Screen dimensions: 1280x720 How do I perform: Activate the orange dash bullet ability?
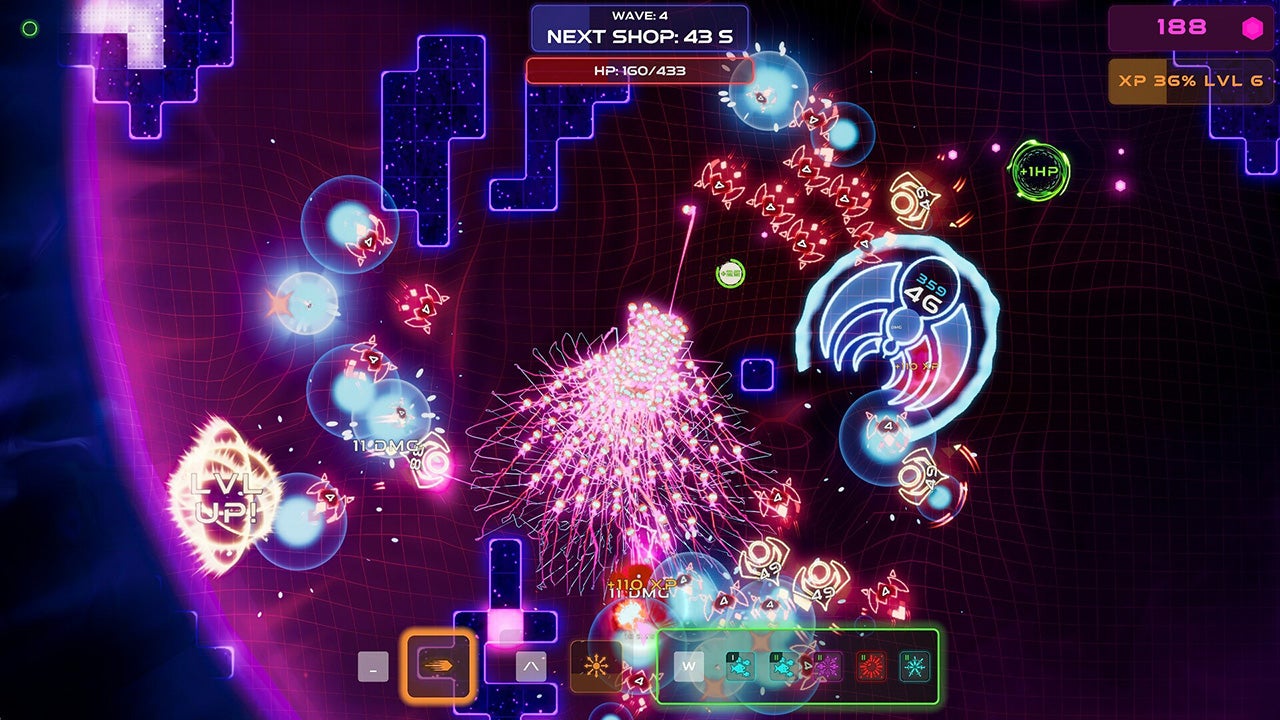coord(439,665)
